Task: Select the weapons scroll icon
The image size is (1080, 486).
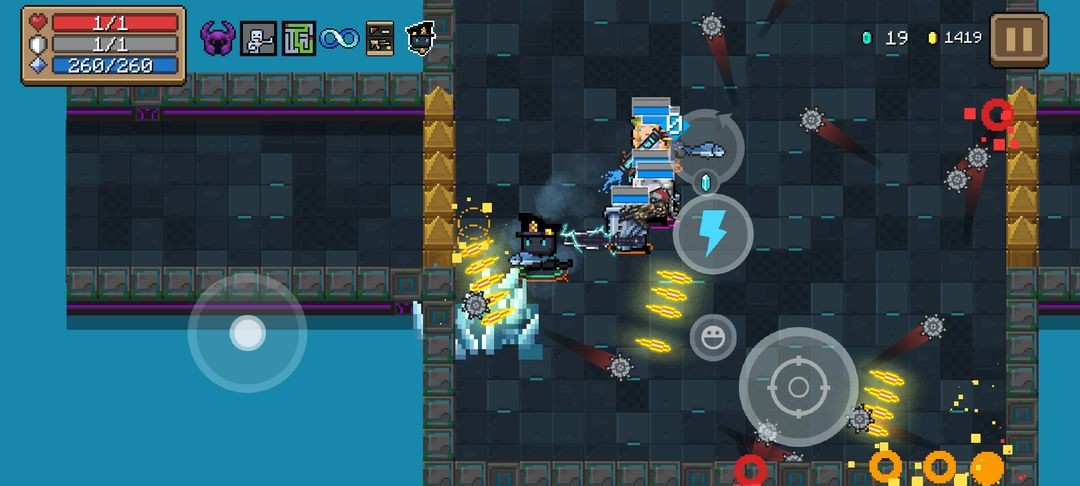Action: [x=379, y=39]
